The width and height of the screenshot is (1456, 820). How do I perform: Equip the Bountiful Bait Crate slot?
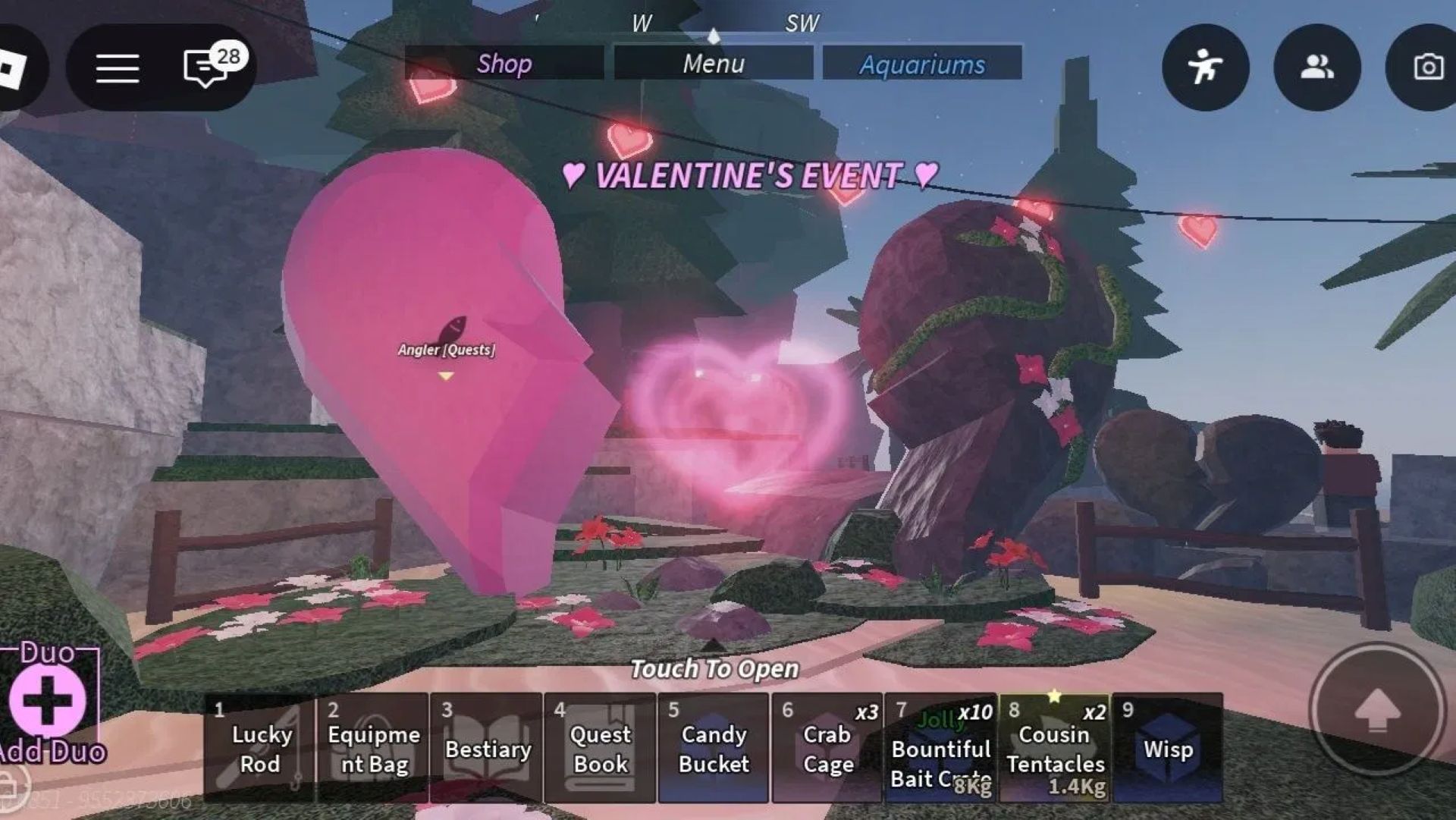[940, 748]
